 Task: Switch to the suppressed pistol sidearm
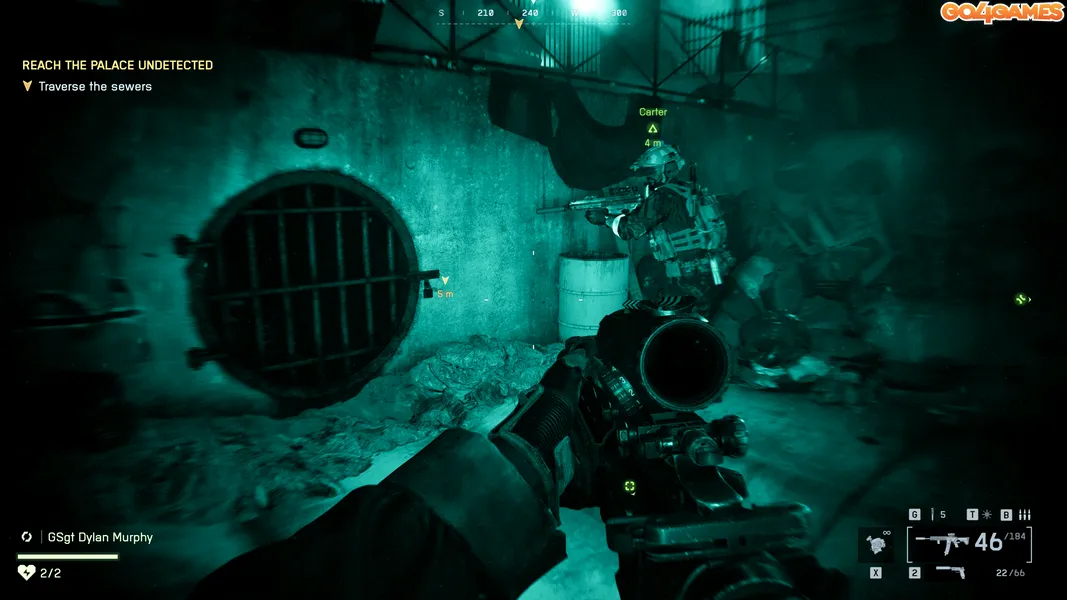[949, 573]
